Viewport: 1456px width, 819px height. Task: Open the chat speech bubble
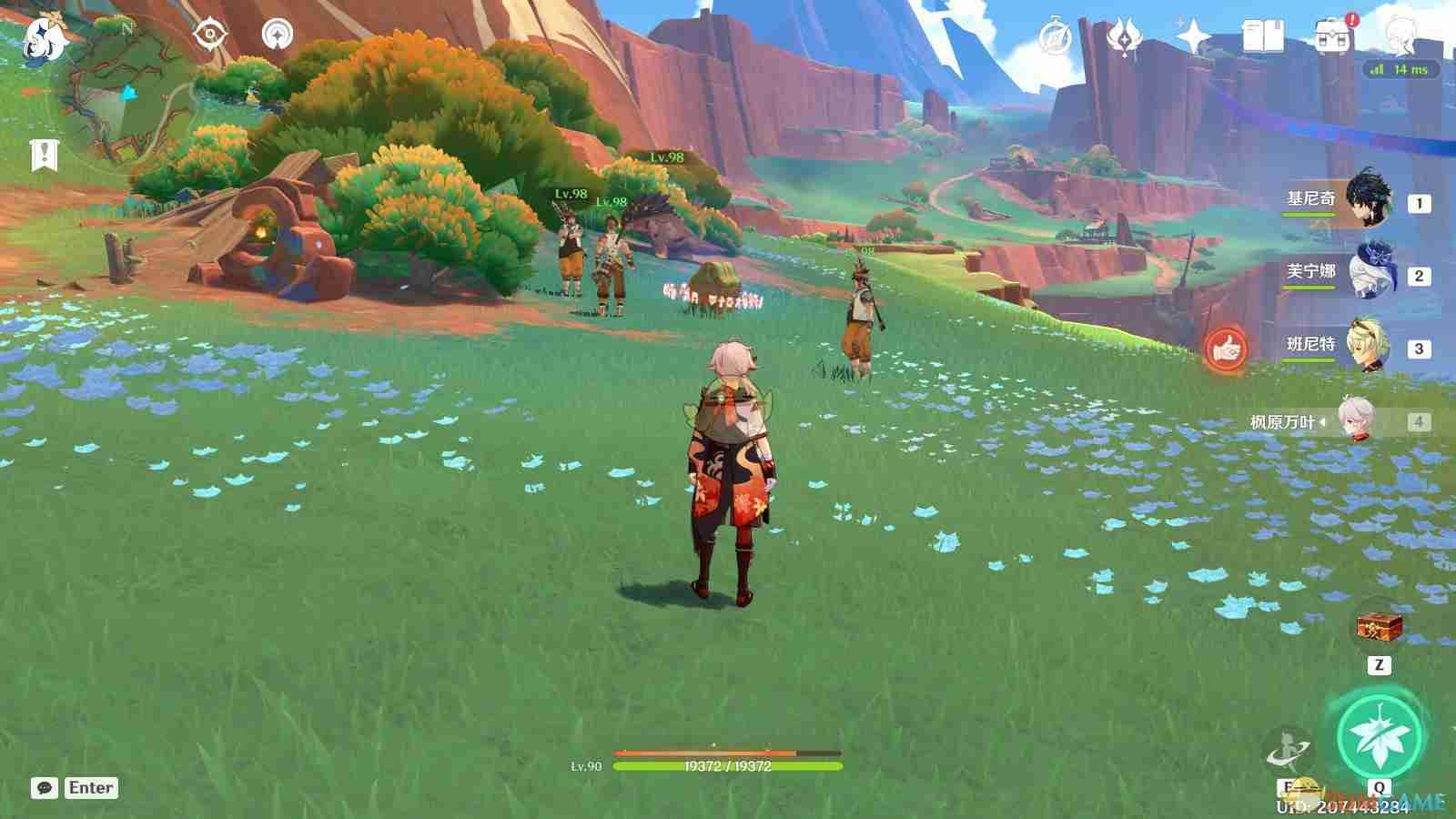(44, 788)
